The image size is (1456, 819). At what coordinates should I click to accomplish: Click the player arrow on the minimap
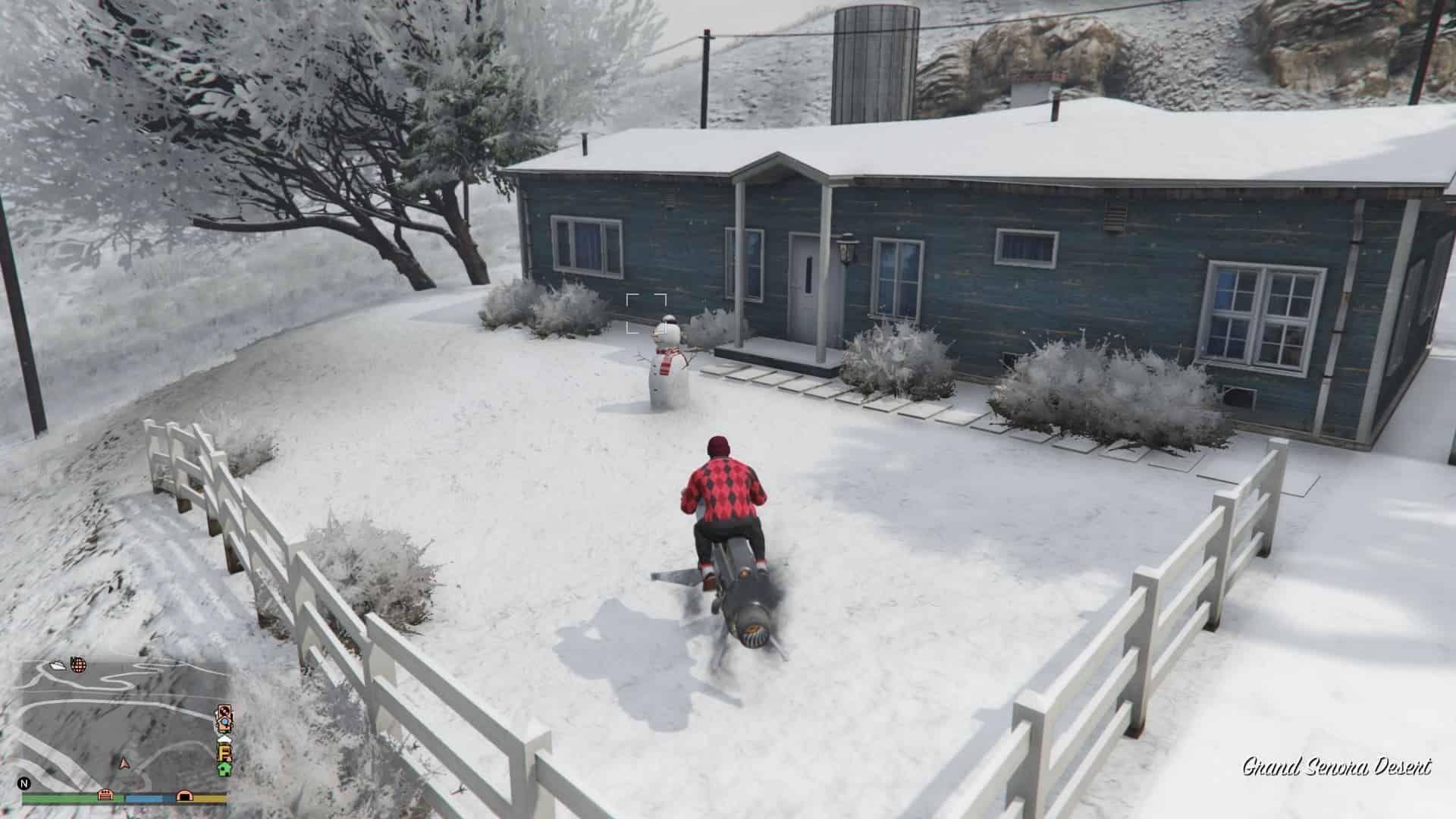124,761
